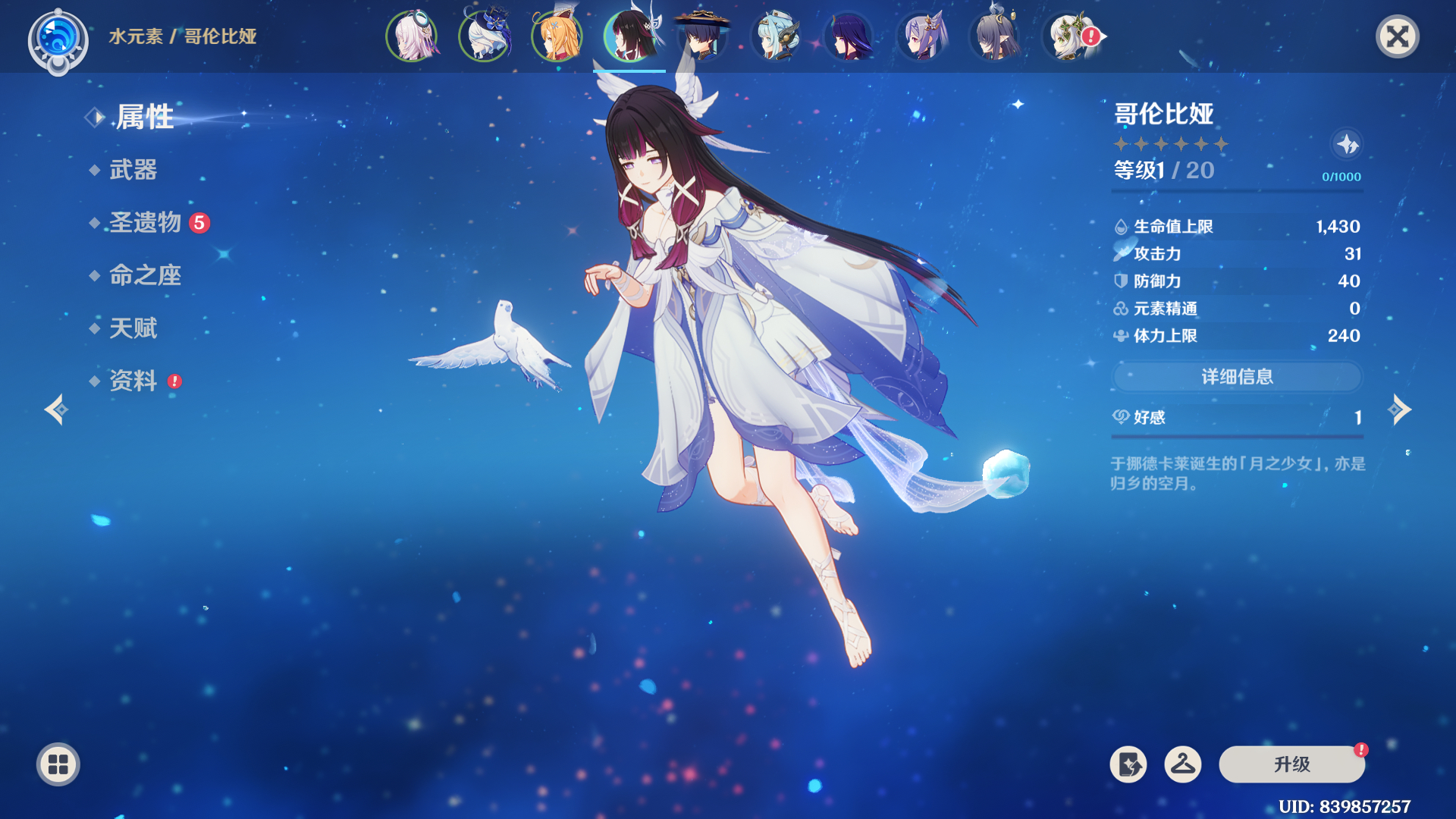The height and width of the screenshot is (819, 1456).
Task: Click the sparkle icon beside the level
Action: click(x=1347, y=144)
